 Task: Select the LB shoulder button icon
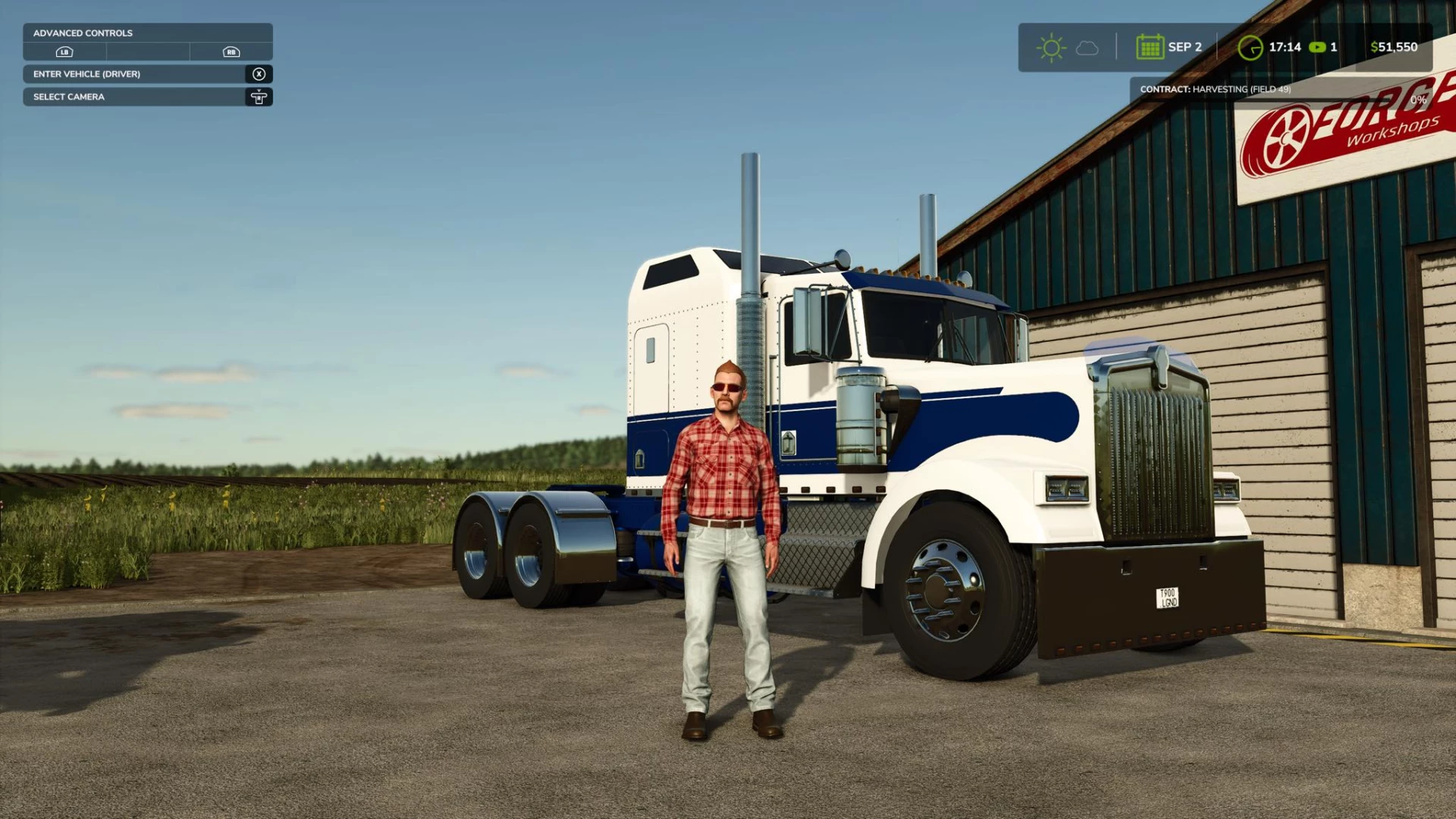point(64,51)
